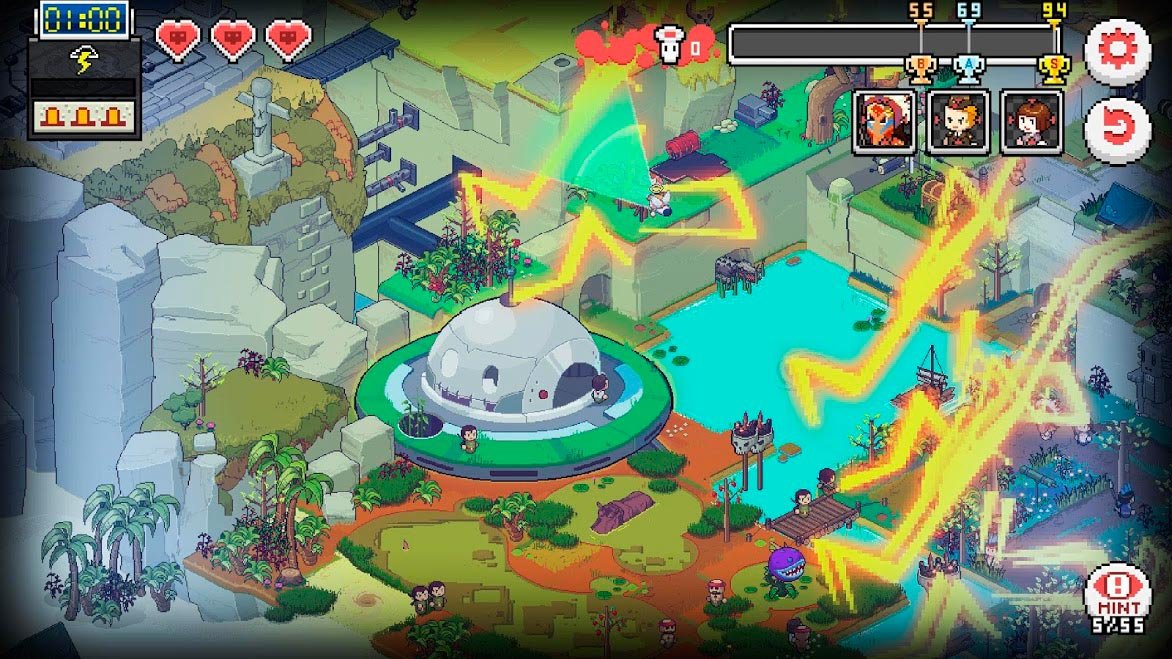
Task: Select the masked face-paint character portrait
Action: point(884,122)
